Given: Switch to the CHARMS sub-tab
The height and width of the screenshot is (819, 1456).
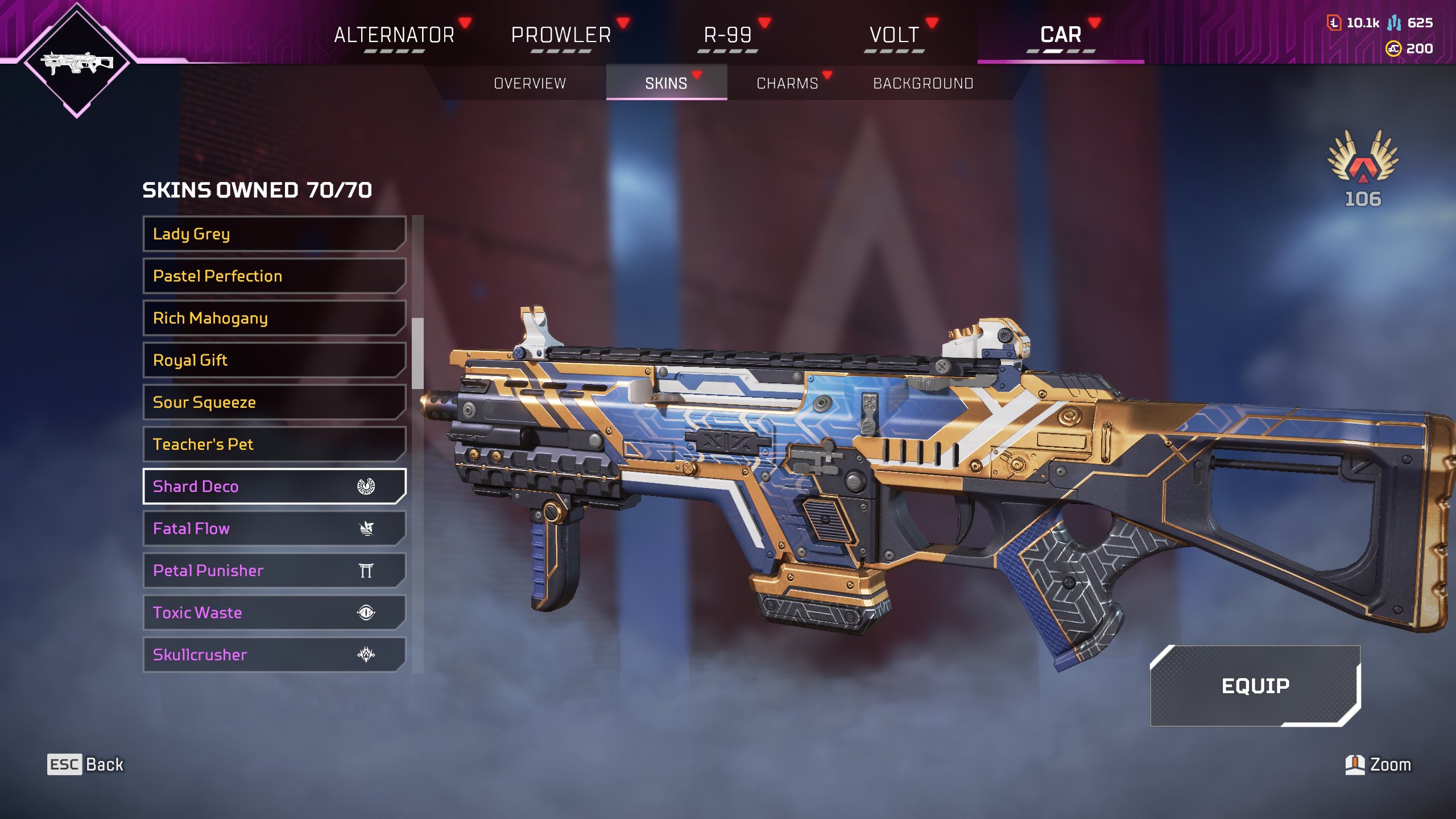Looking at the screenshot, I should [x=787, y=83].
